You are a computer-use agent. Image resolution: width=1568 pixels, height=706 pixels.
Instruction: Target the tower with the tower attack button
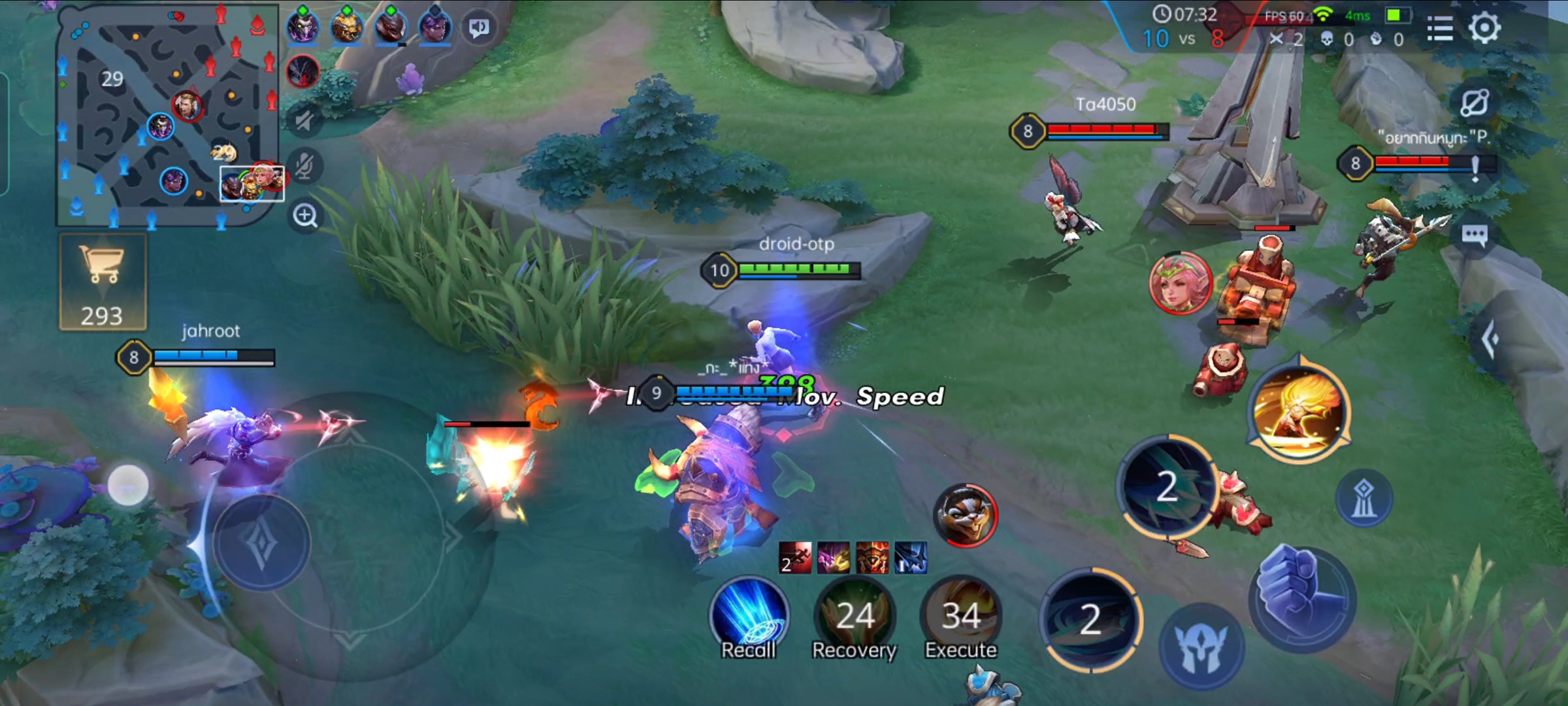[1364, 499]
